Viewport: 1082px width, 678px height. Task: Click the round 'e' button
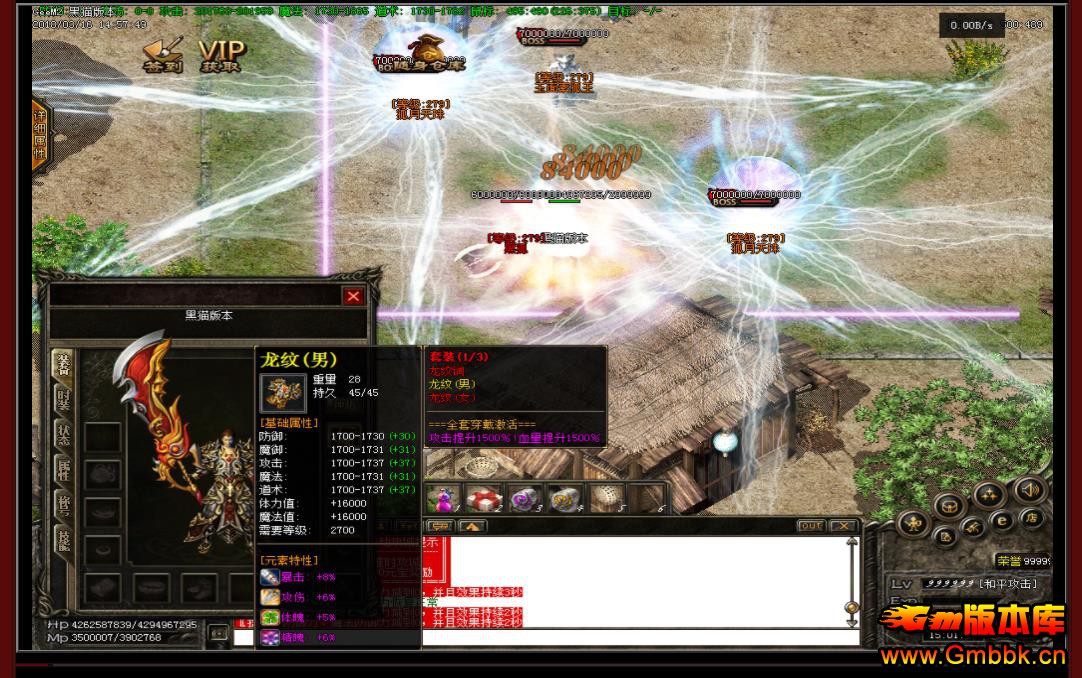pos(1001,520)
